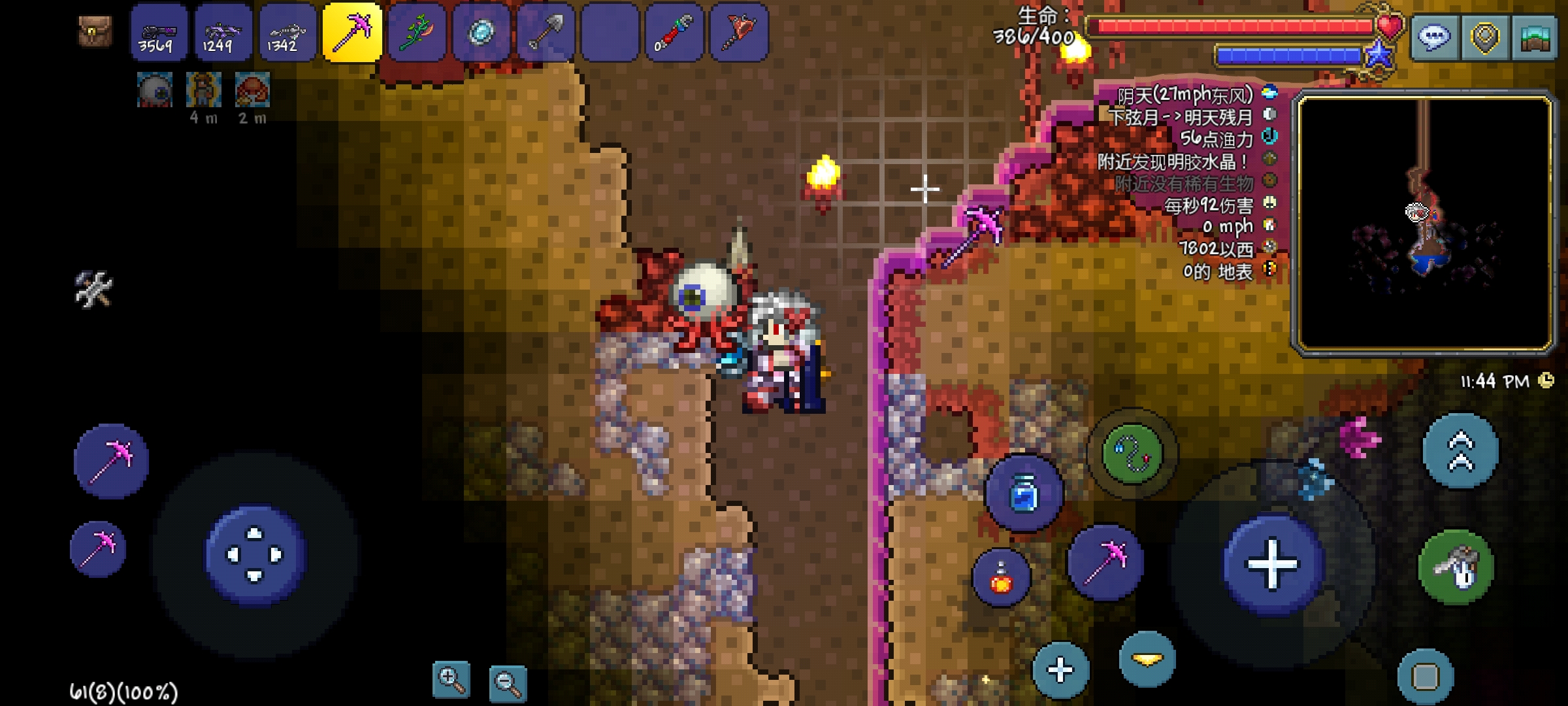1568x706 pixels.
Task: Zoom in with the plus magnifier
Action: click(x=451, y=680)
